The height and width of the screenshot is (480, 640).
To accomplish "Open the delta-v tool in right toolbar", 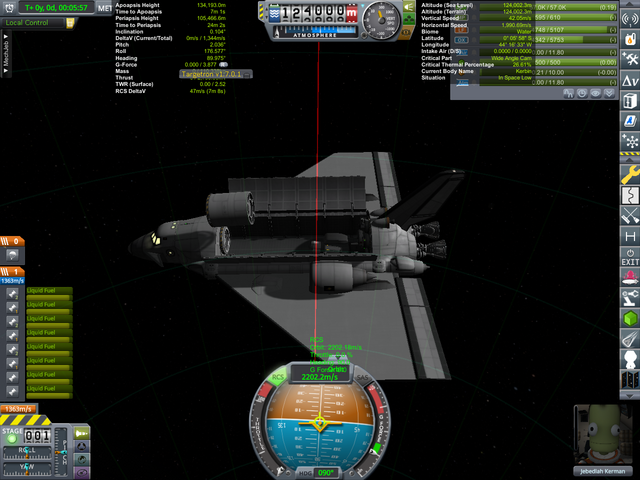I will click(x=630, y=80).
